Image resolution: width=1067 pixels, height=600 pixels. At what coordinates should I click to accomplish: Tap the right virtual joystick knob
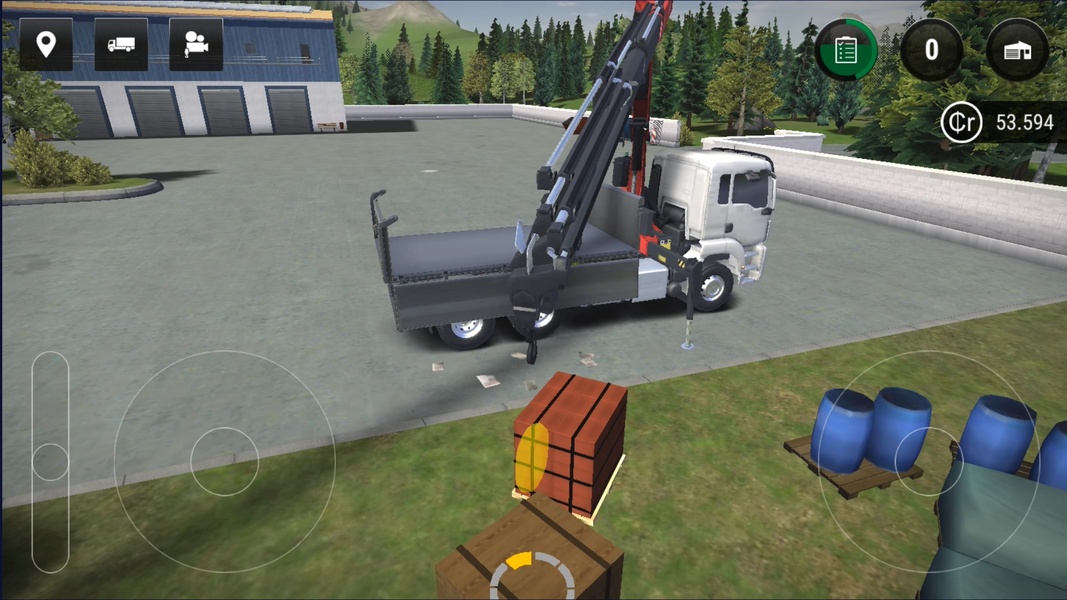click(x=928, y=461)
